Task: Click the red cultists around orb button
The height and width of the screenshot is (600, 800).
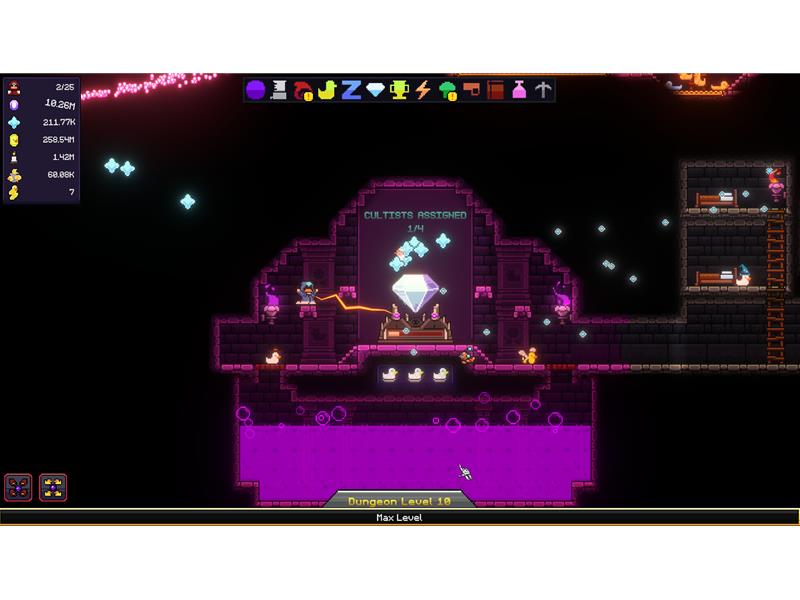Action: click(x=19, y=487)
